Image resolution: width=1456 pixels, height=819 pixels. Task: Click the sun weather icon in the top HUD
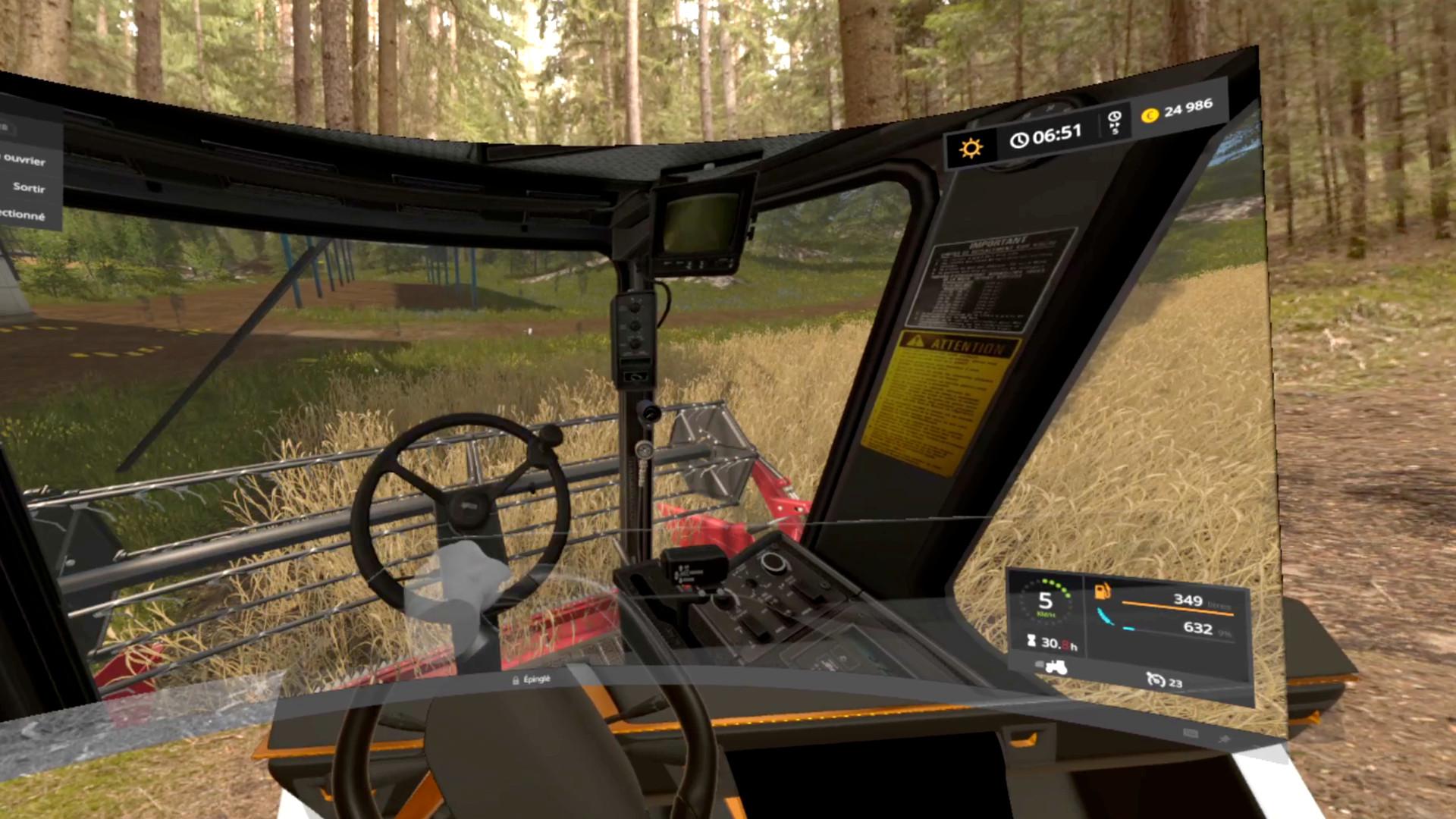(973, 145)
